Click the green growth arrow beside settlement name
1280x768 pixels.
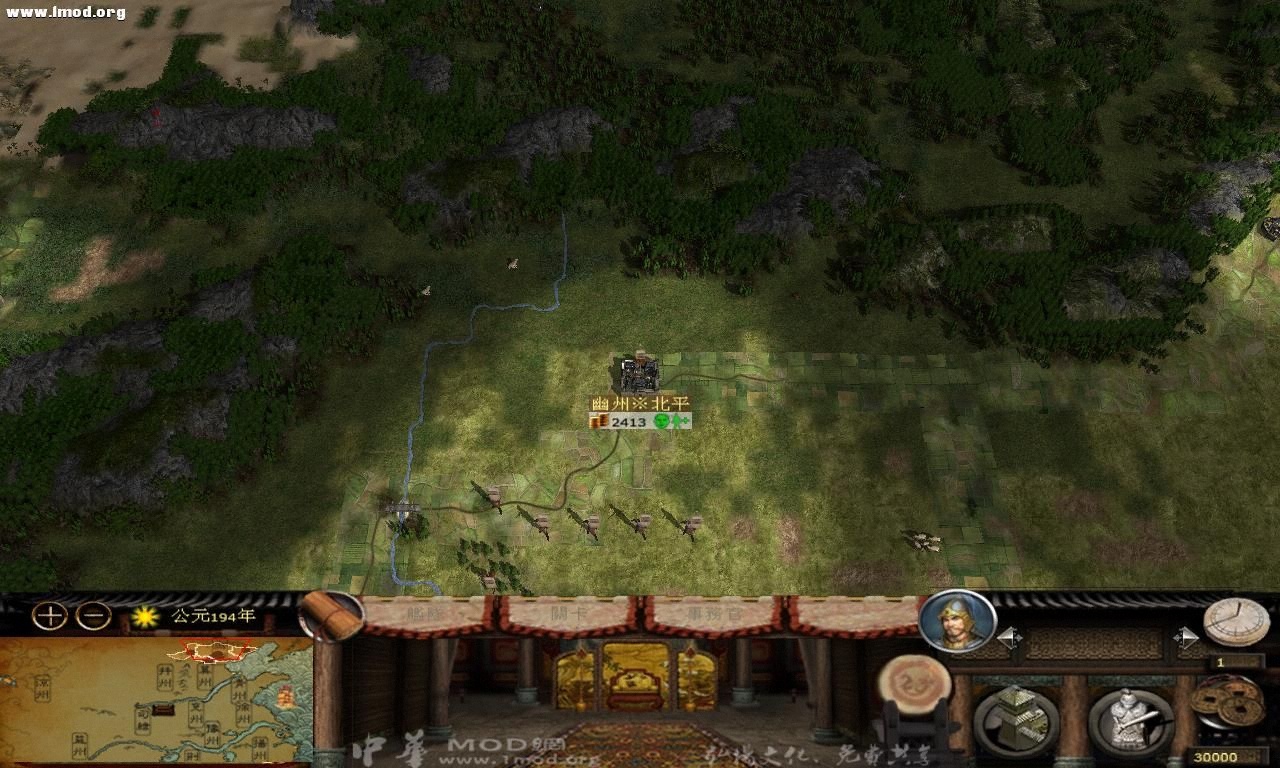(678, 422)
